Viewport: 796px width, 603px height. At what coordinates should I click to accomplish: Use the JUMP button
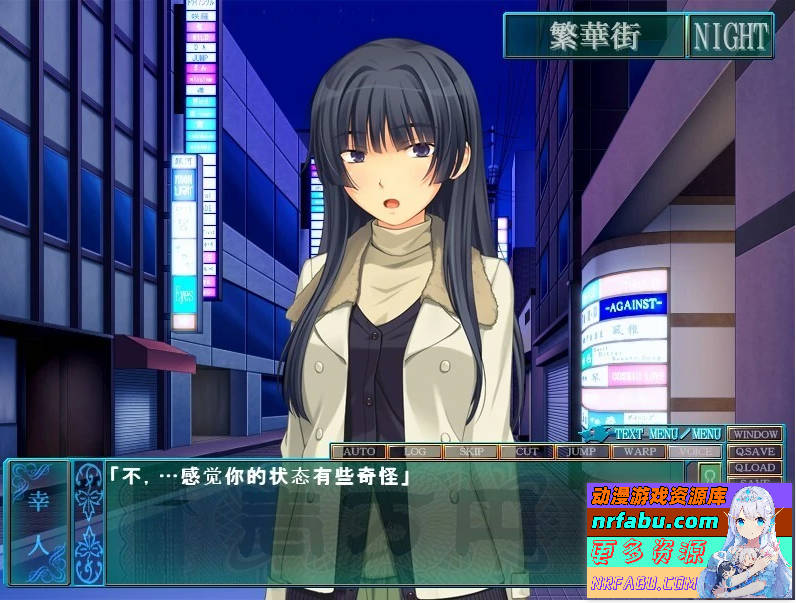click(x=582, y=451)
